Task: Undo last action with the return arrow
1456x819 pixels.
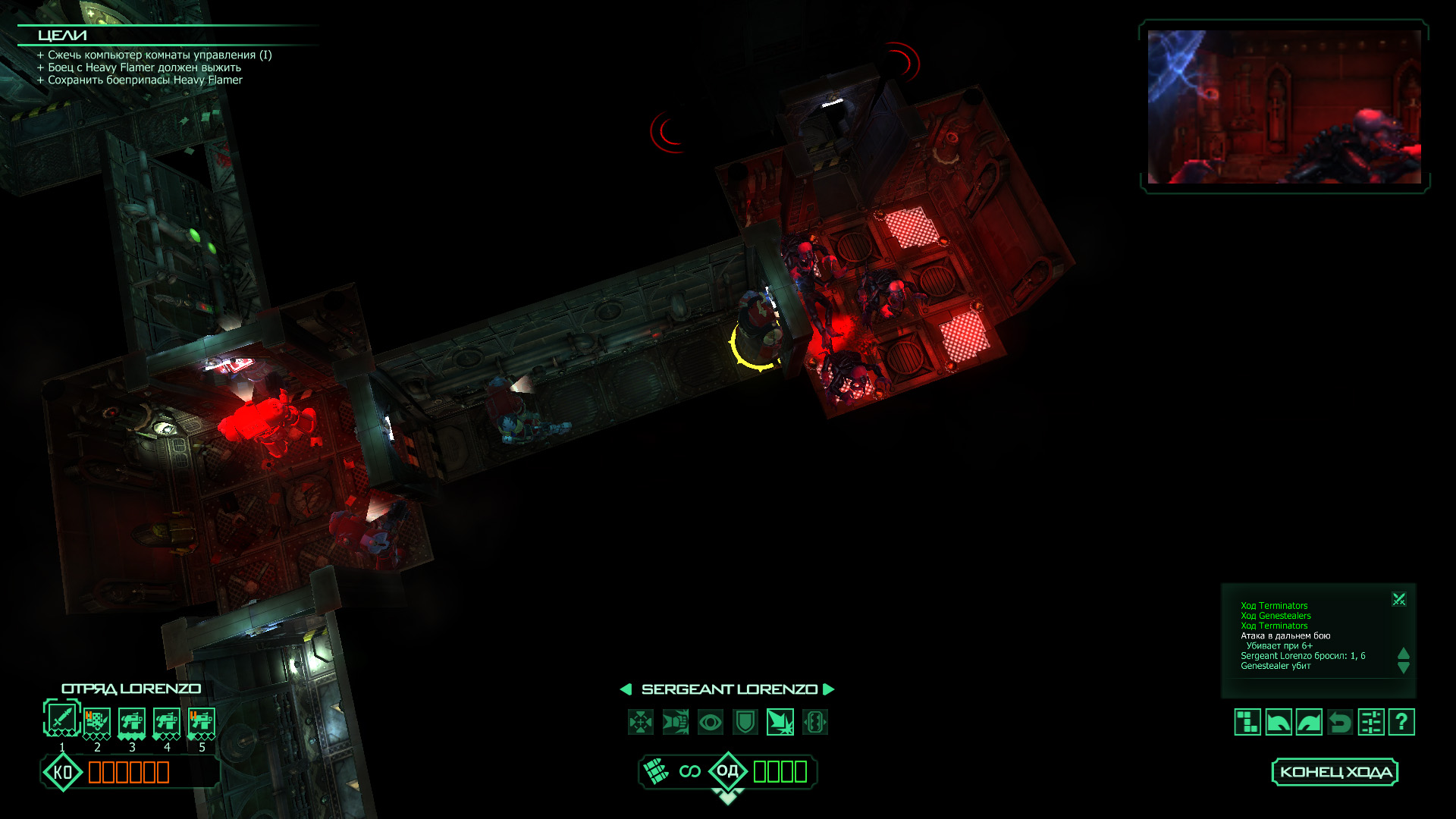Action: [1340, 722]
